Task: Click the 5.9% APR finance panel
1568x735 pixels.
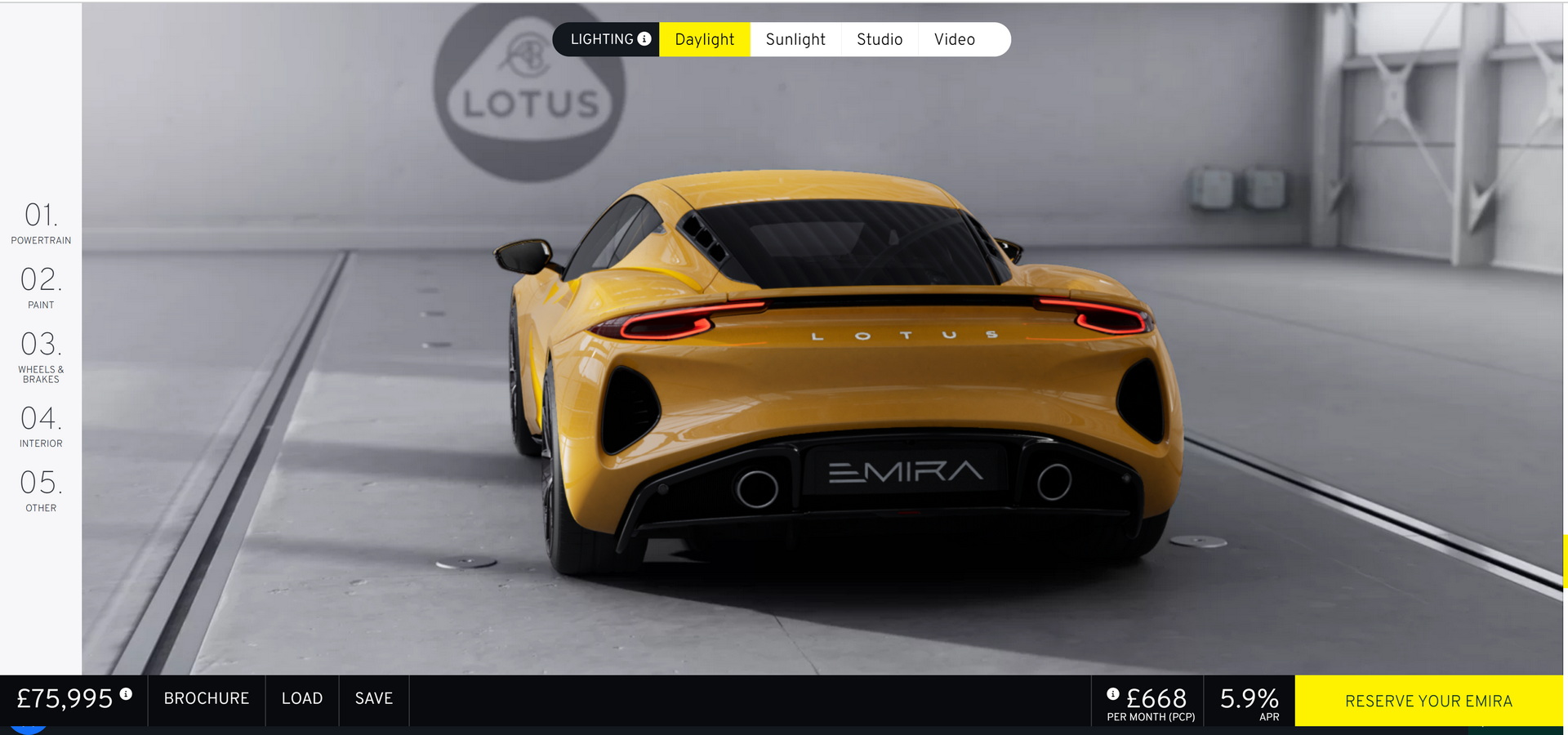Action: 1249,701
